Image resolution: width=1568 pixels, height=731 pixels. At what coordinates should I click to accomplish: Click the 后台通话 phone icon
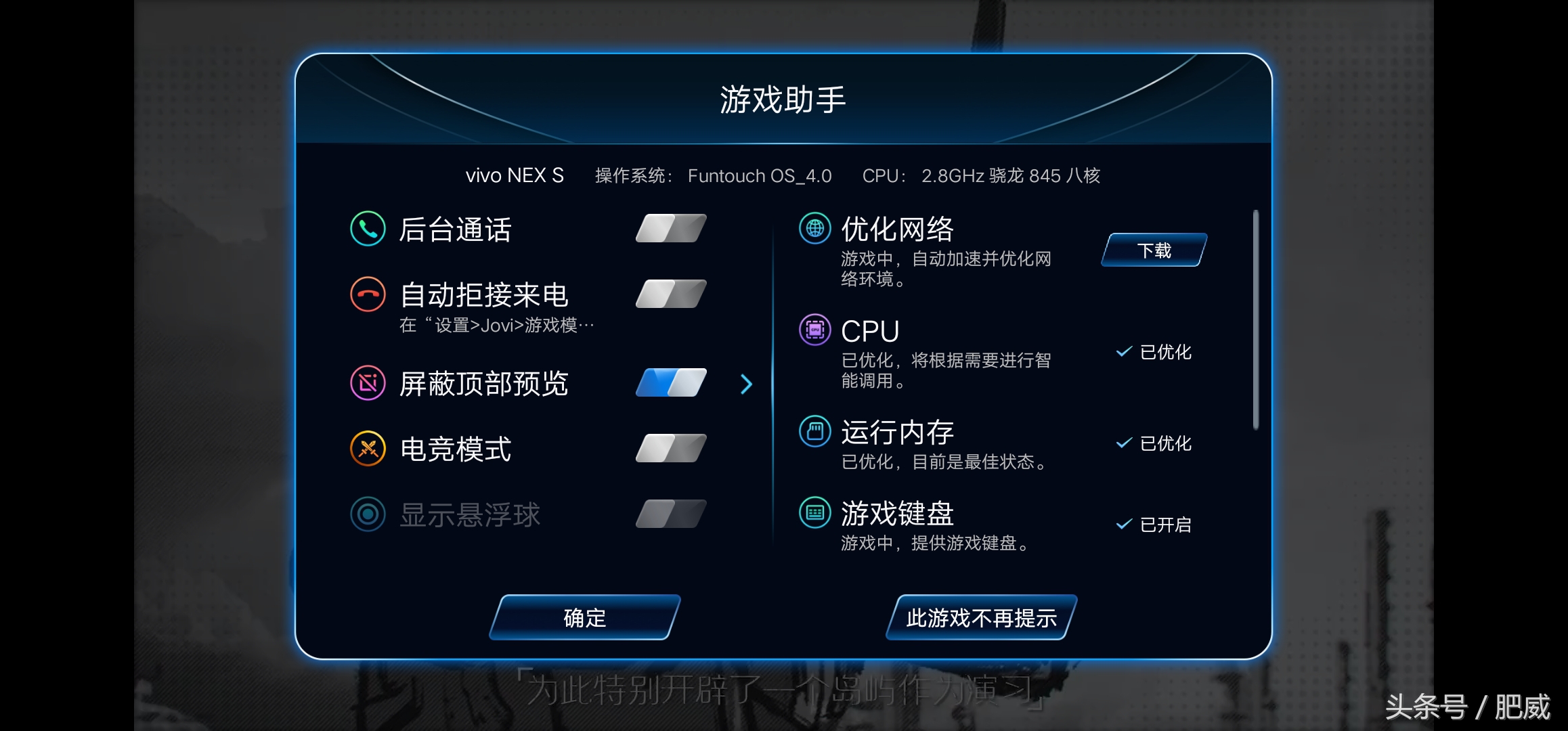pyautogui.click(x=366, y=230)
